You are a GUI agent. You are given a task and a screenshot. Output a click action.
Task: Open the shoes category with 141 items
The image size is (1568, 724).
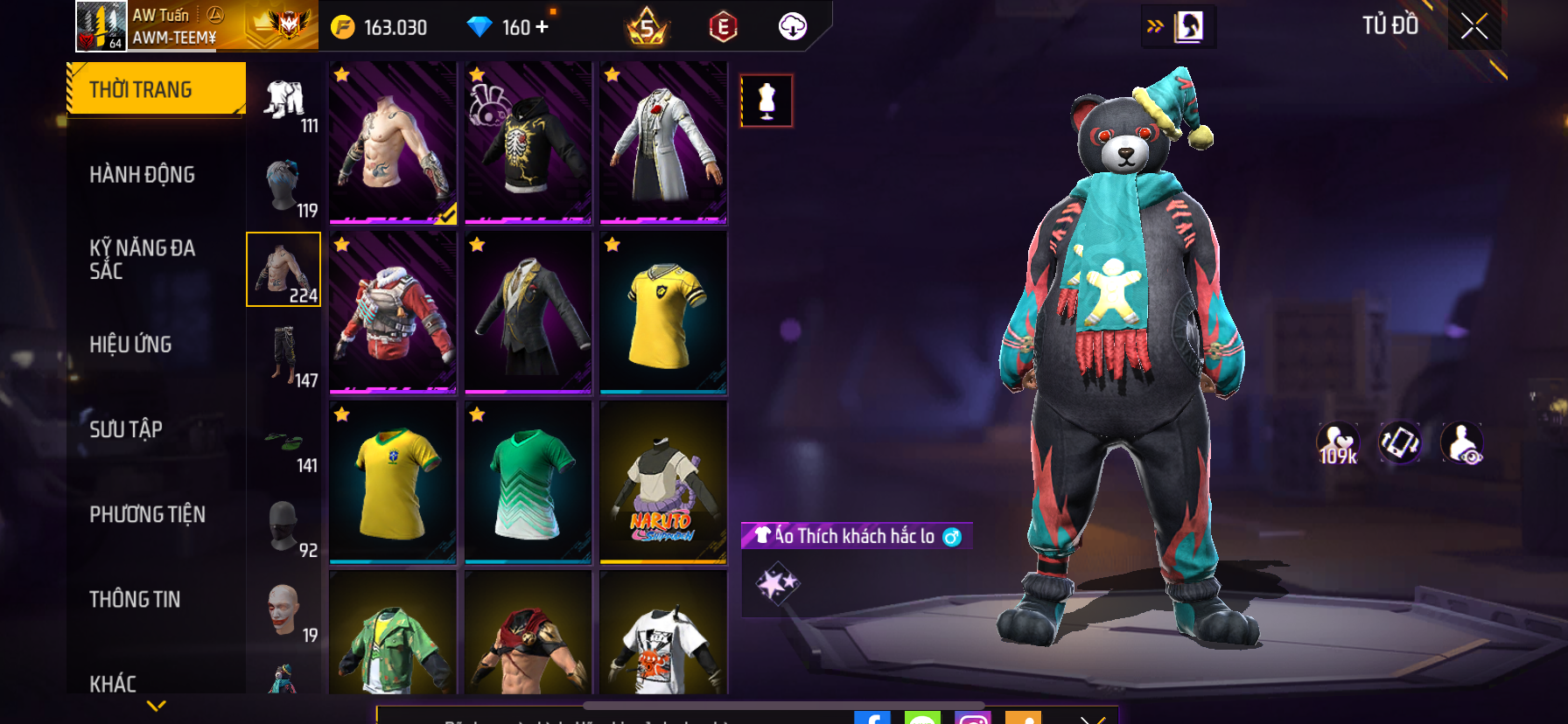point(285,444)
